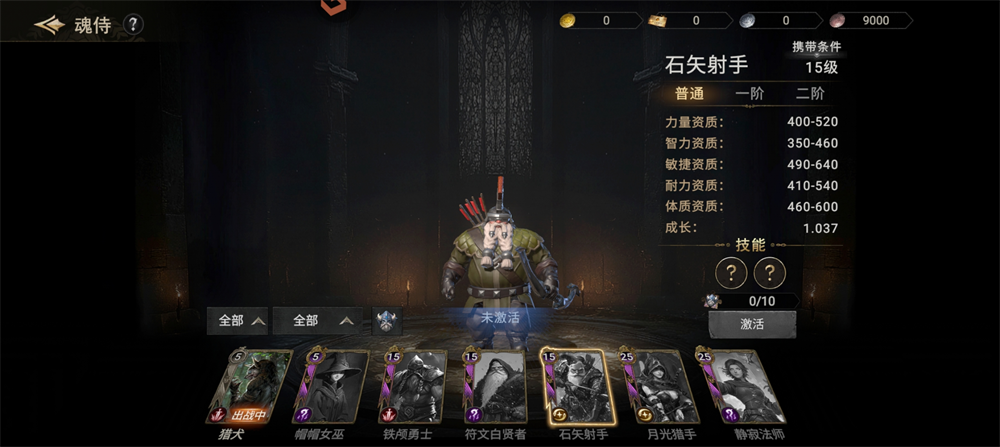This screenshot has width=1000, height=447.
Task: Click the 激活 button
Action: coord(752,325)
